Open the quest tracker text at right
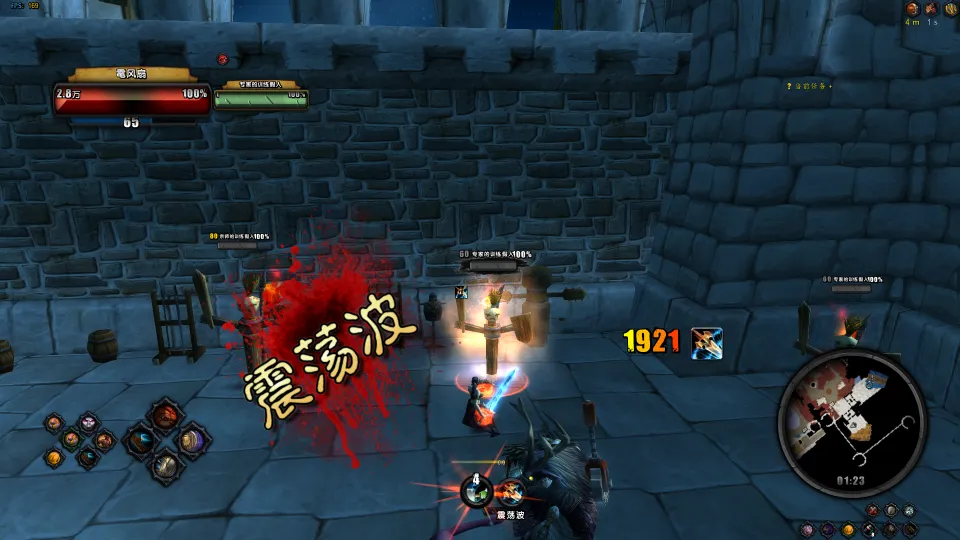 pyautogui.click(x=809, y=86)
